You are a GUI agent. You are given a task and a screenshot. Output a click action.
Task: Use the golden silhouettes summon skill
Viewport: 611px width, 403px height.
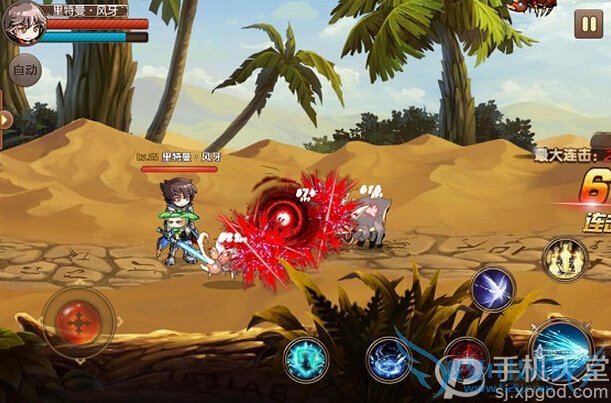coord(564,258)
